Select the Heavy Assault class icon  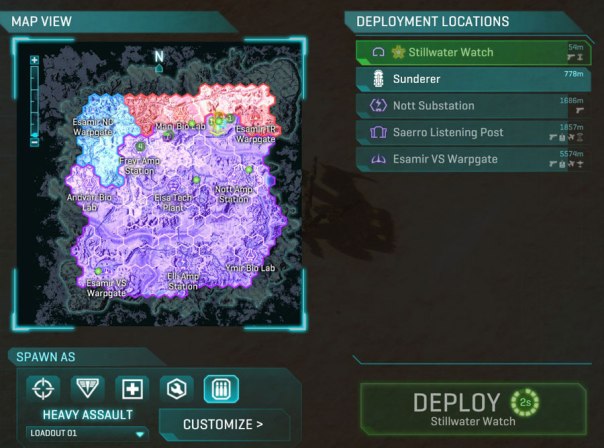tap(221, 388)
